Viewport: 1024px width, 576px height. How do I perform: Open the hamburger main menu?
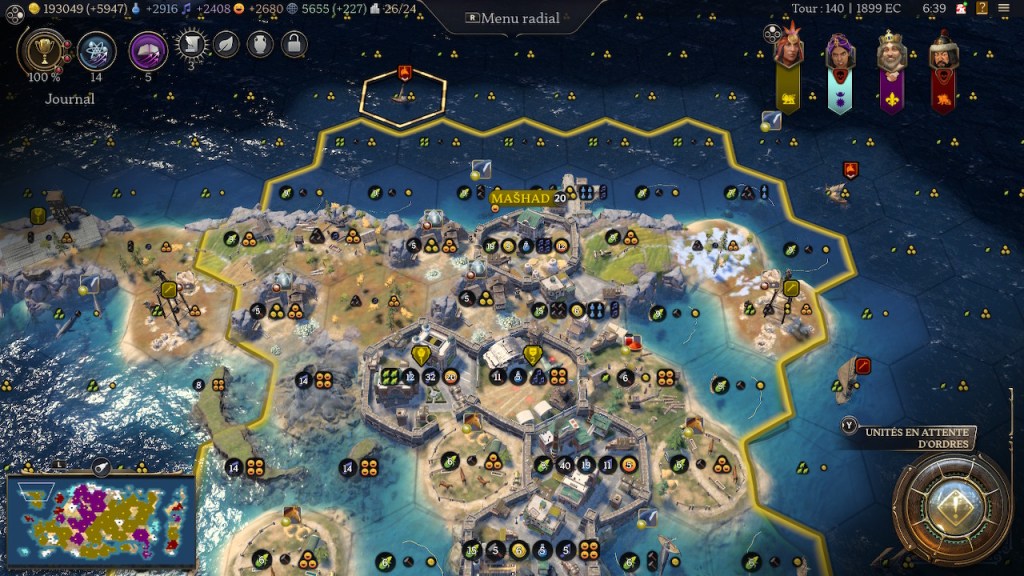pyautogui.click(x=1004, y=9)
